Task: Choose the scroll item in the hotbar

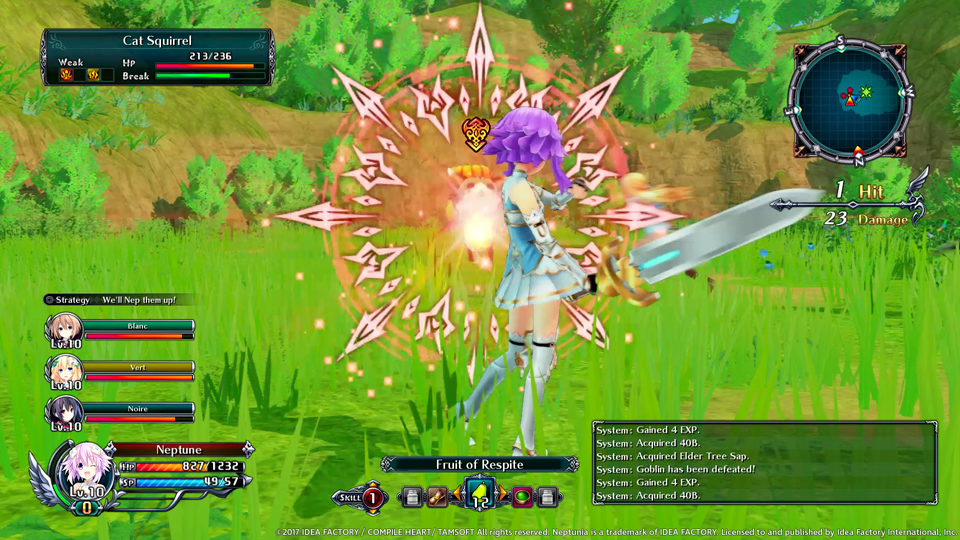Action: pos(437,496)
